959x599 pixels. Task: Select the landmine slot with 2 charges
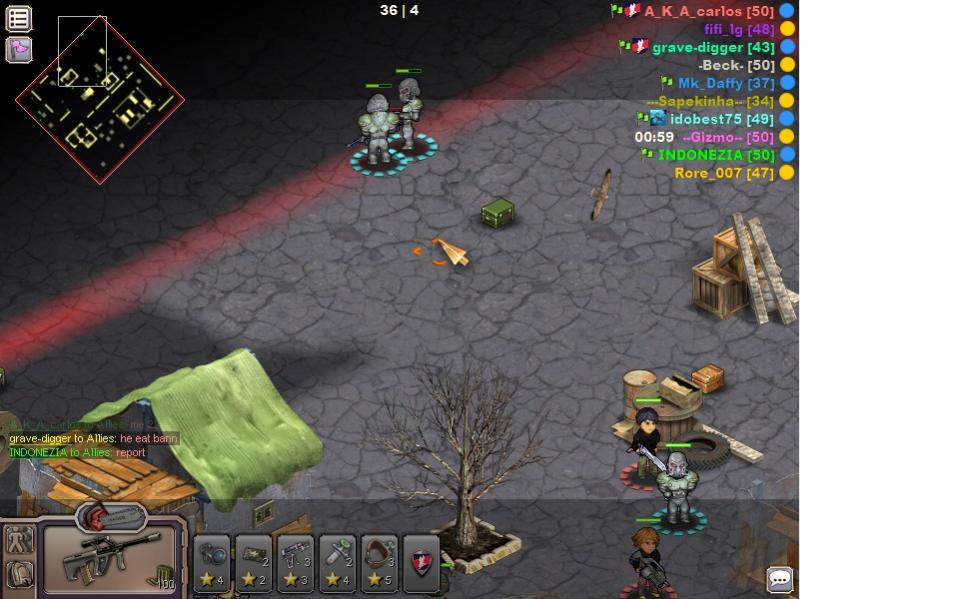(x=253, y=564)
